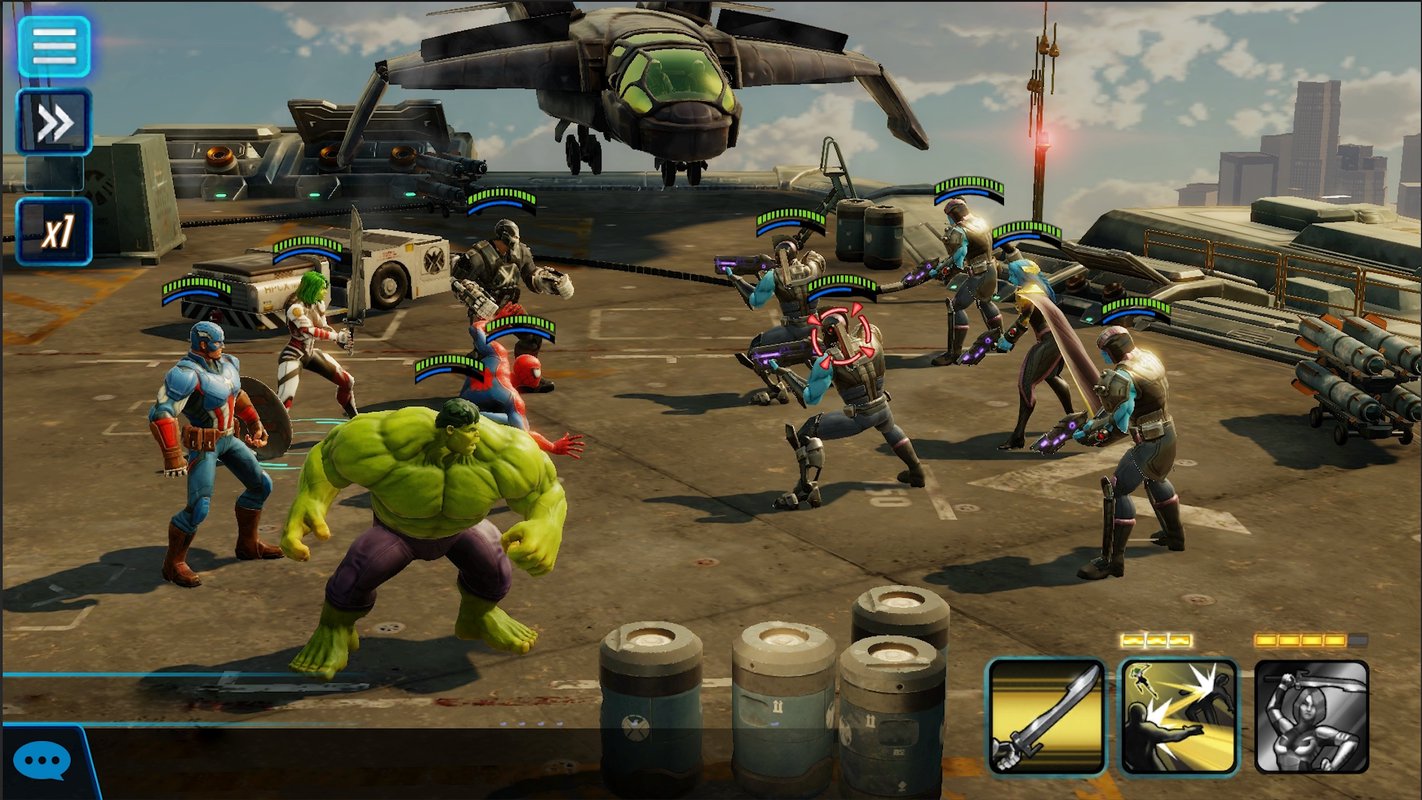Toggle the fast-forward auto battle button
This screenshot has height=800, width=1422.
click(54, 122)
